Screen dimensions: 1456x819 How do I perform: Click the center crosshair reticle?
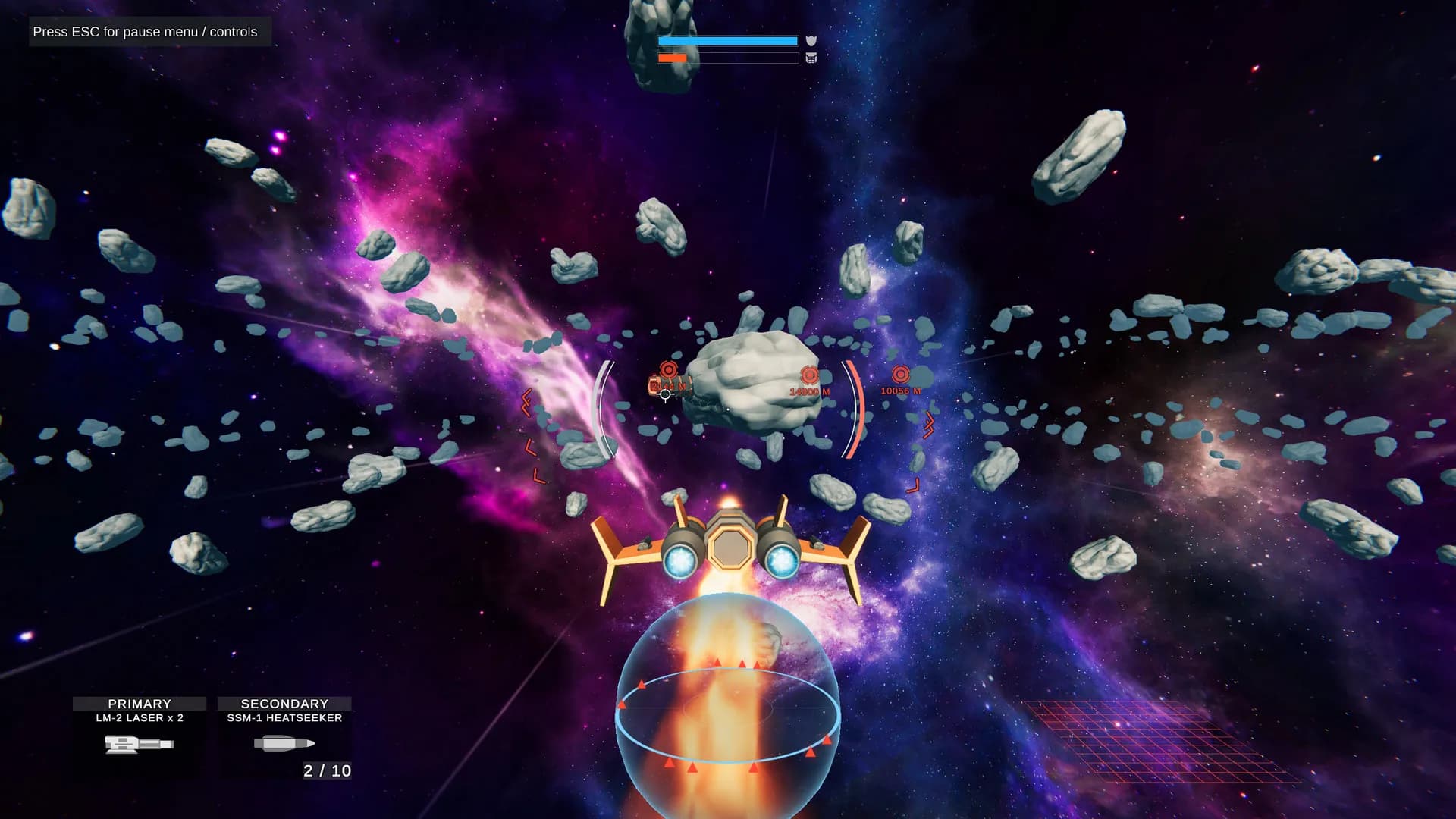tap(665, 395)
